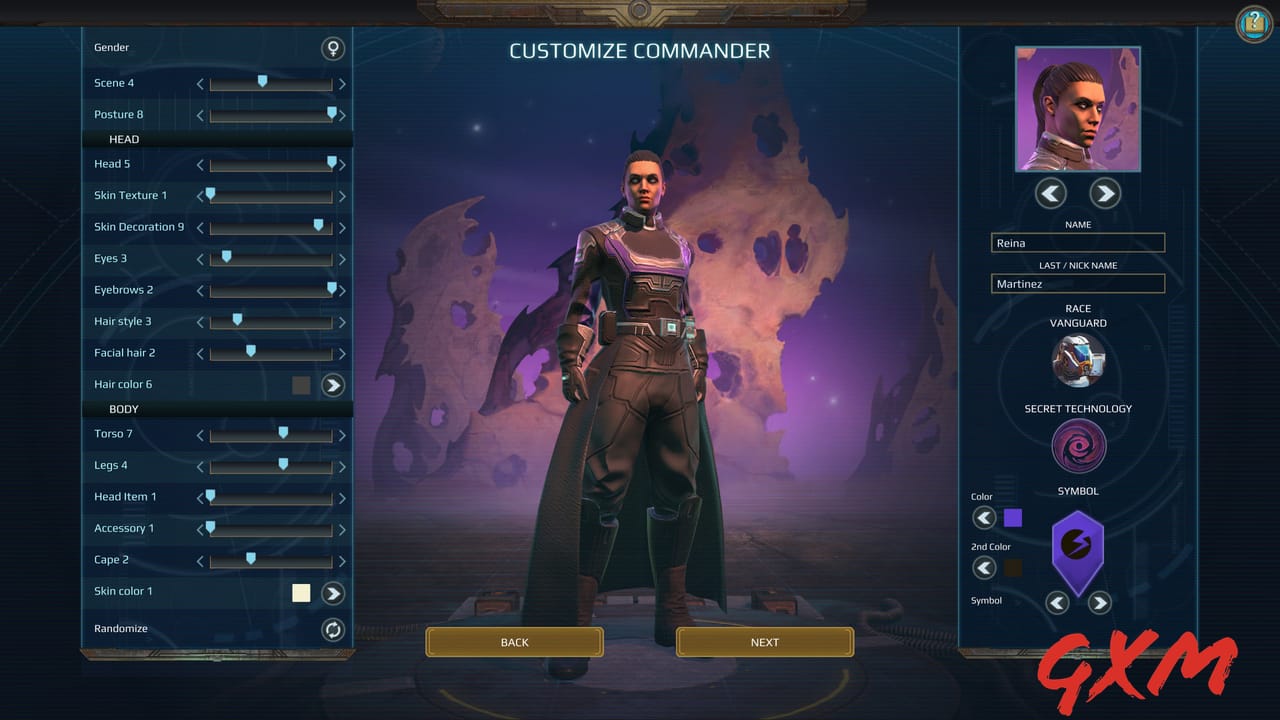Click the next portrait arrow

pyautogui.click(x=1105, y=193)
